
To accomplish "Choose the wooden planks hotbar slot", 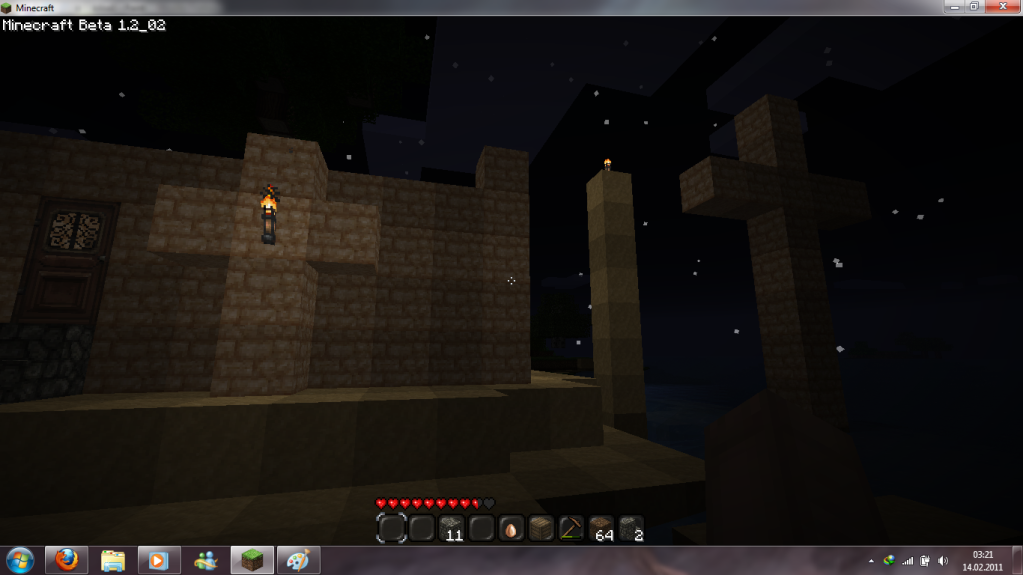I will [541, 527].
